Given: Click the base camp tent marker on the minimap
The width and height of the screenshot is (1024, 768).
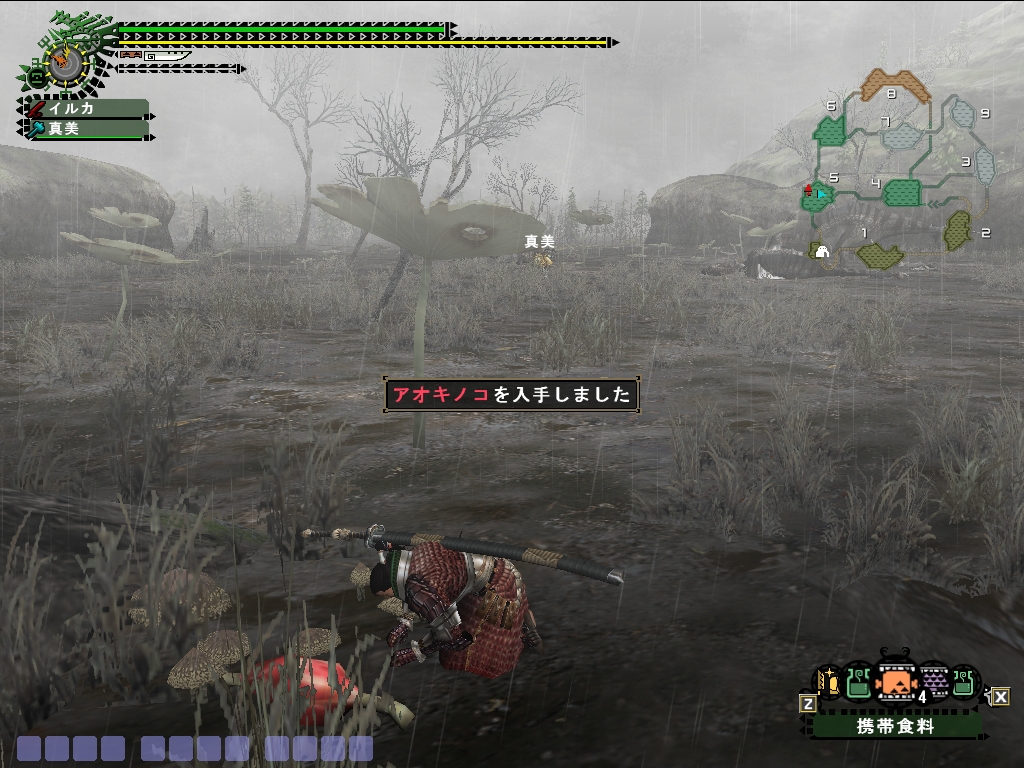Looking at the screenshot, I should coord(821,251).
